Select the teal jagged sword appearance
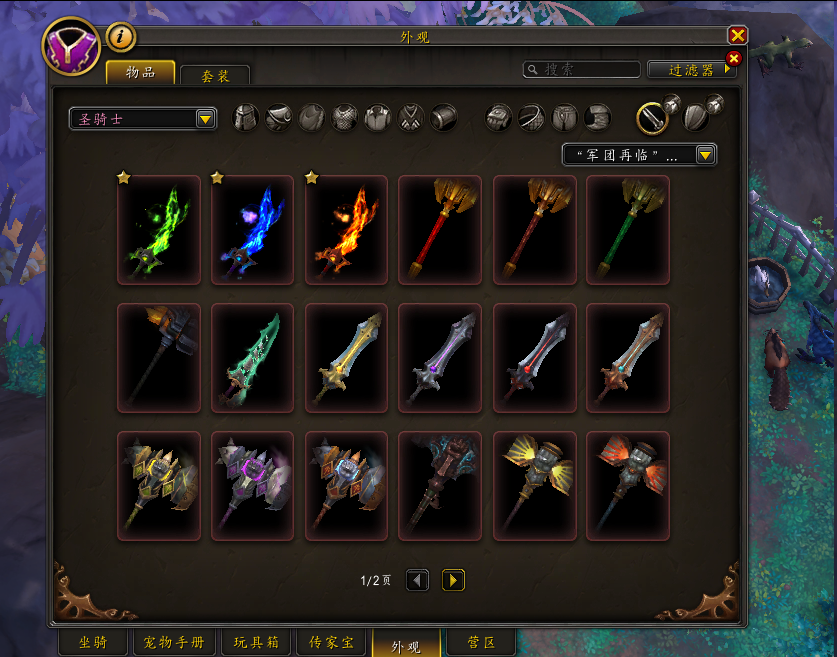Viewport: 837px width, 657px height. click(252, 358)
